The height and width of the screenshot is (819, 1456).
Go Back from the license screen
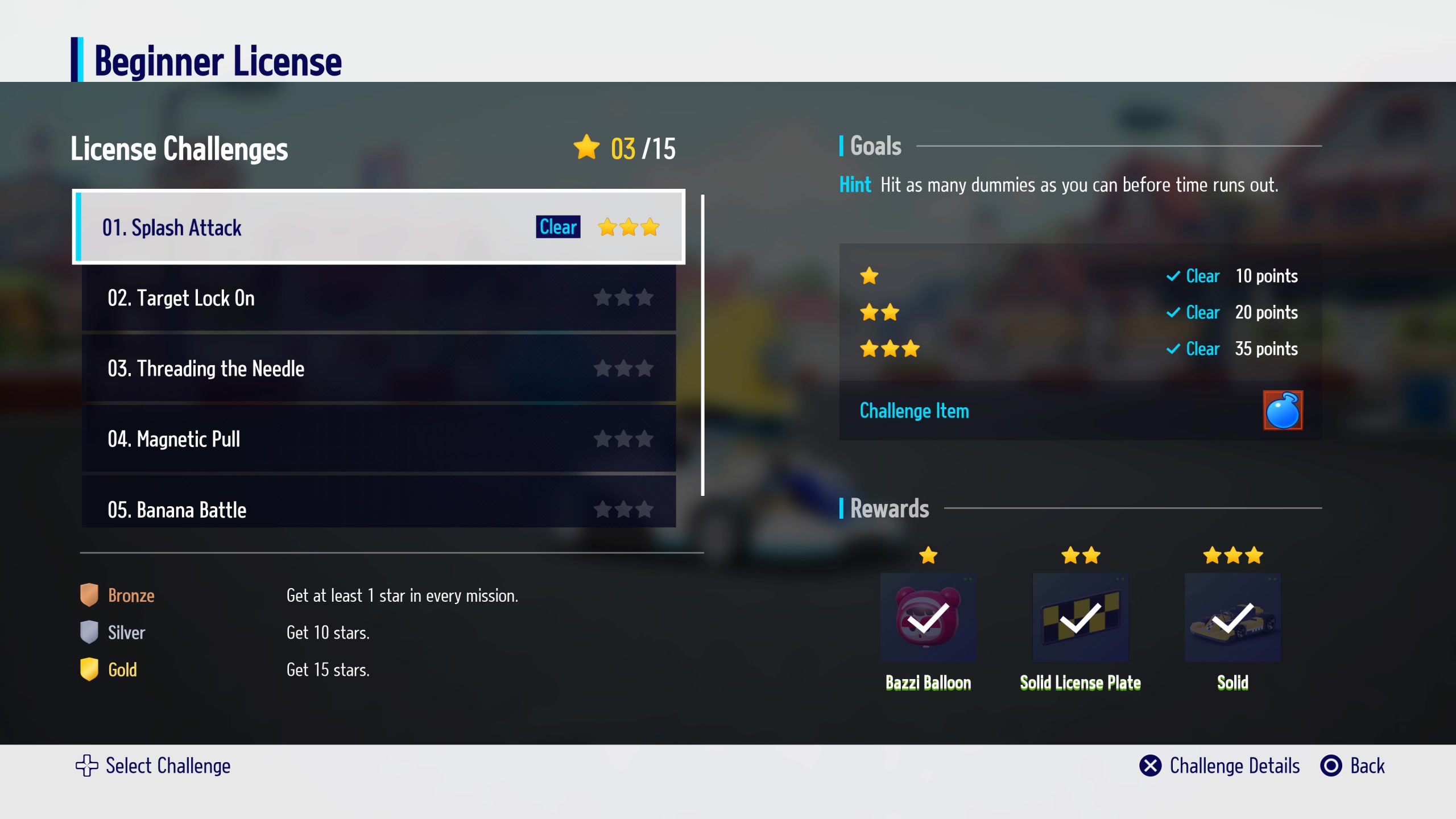point(1353,766)
